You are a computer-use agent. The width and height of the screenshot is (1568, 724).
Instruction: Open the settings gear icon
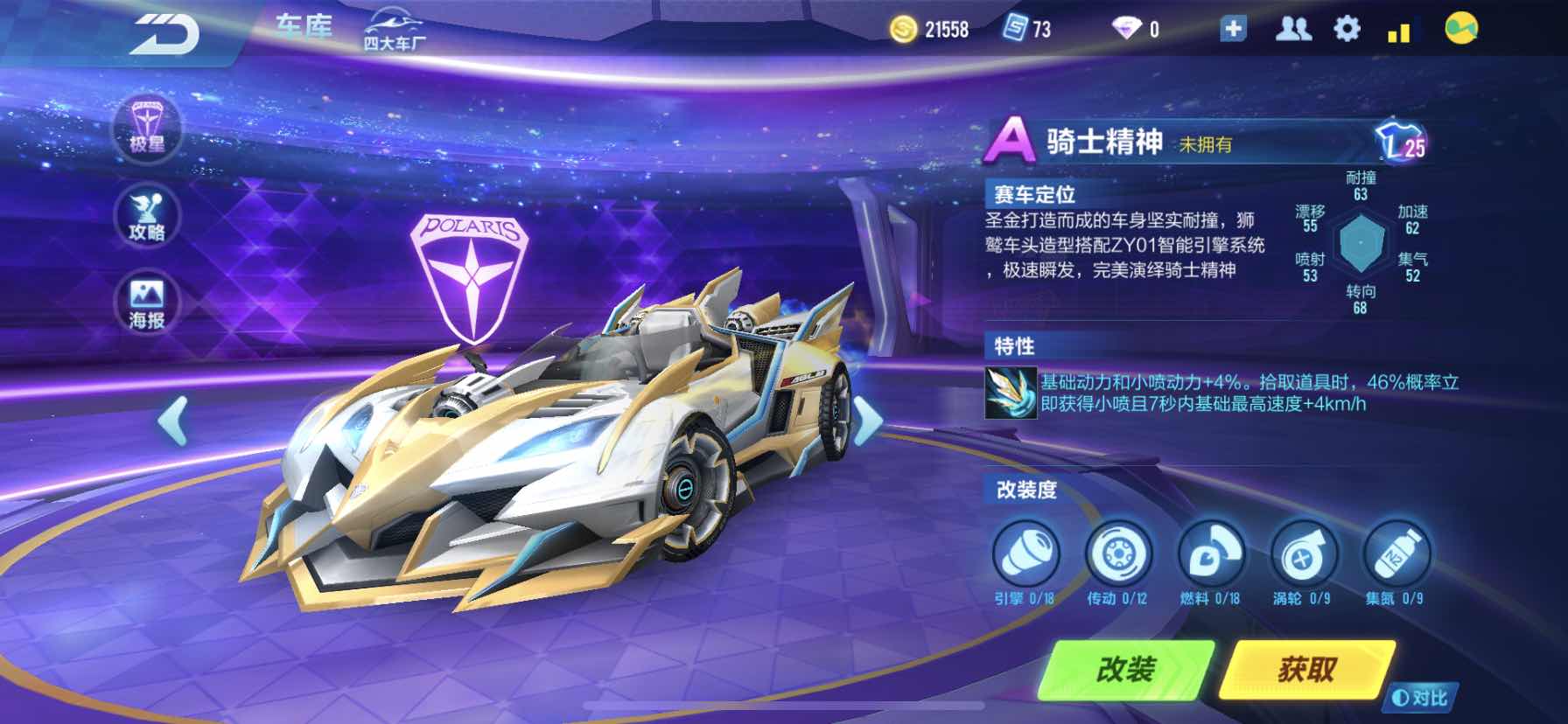1347,29
